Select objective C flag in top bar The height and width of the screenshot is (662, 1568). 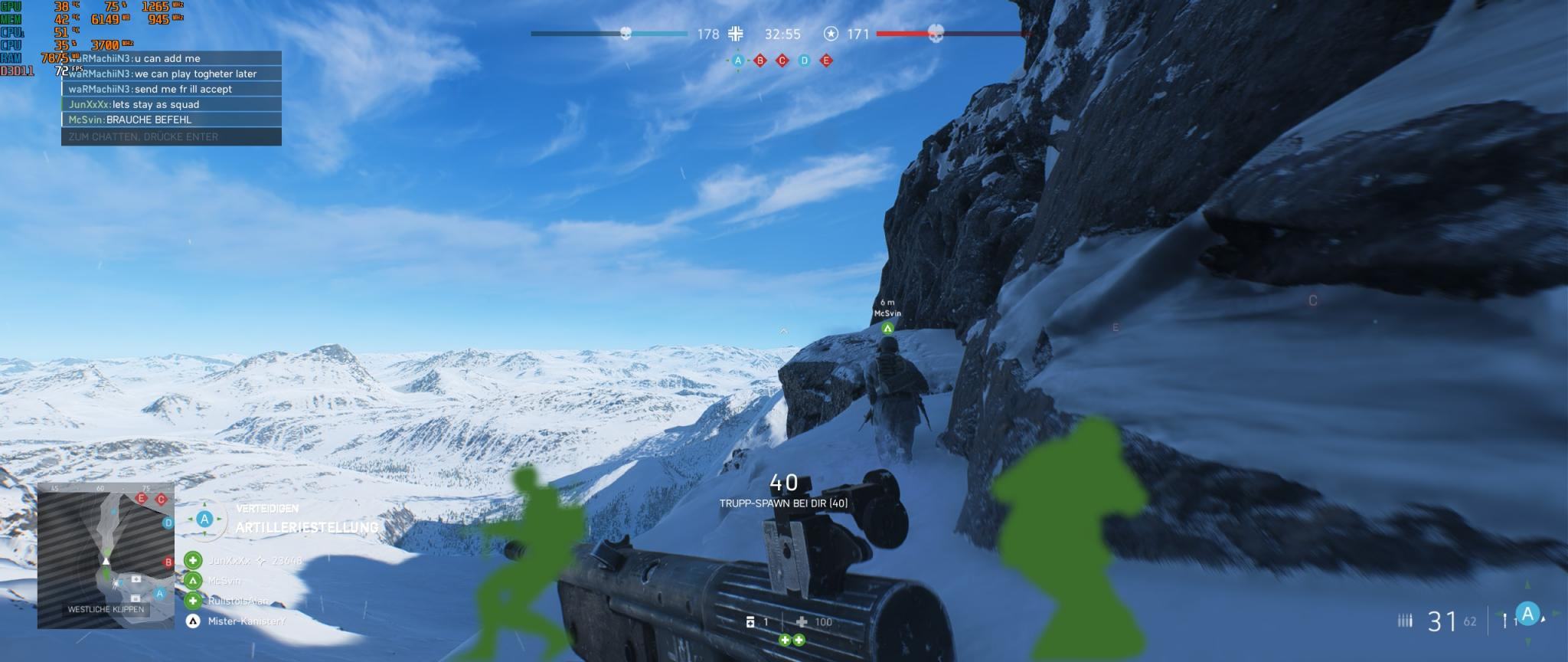[x=782, y=61]
